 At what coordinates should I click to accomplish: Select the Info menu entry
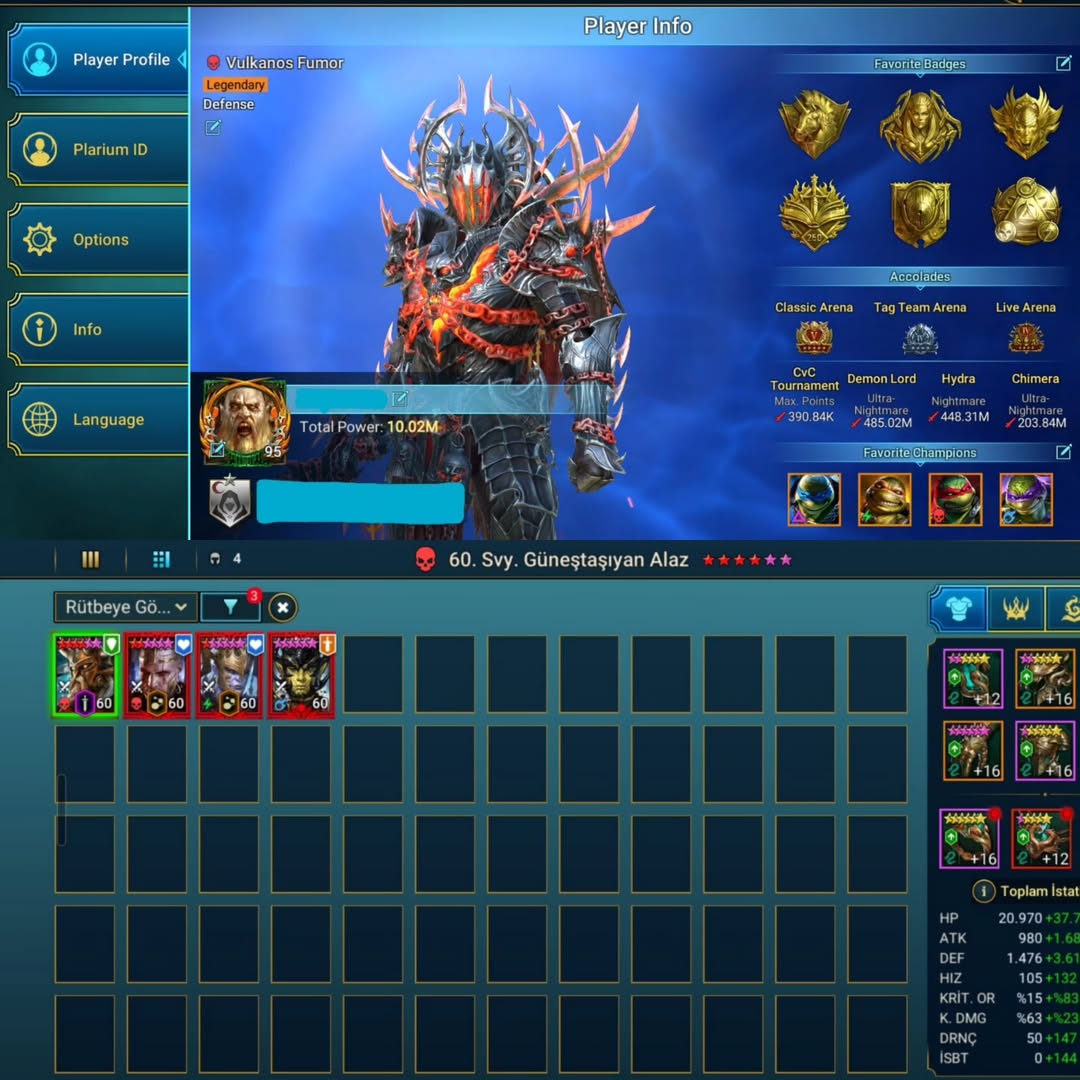point(98,330)
